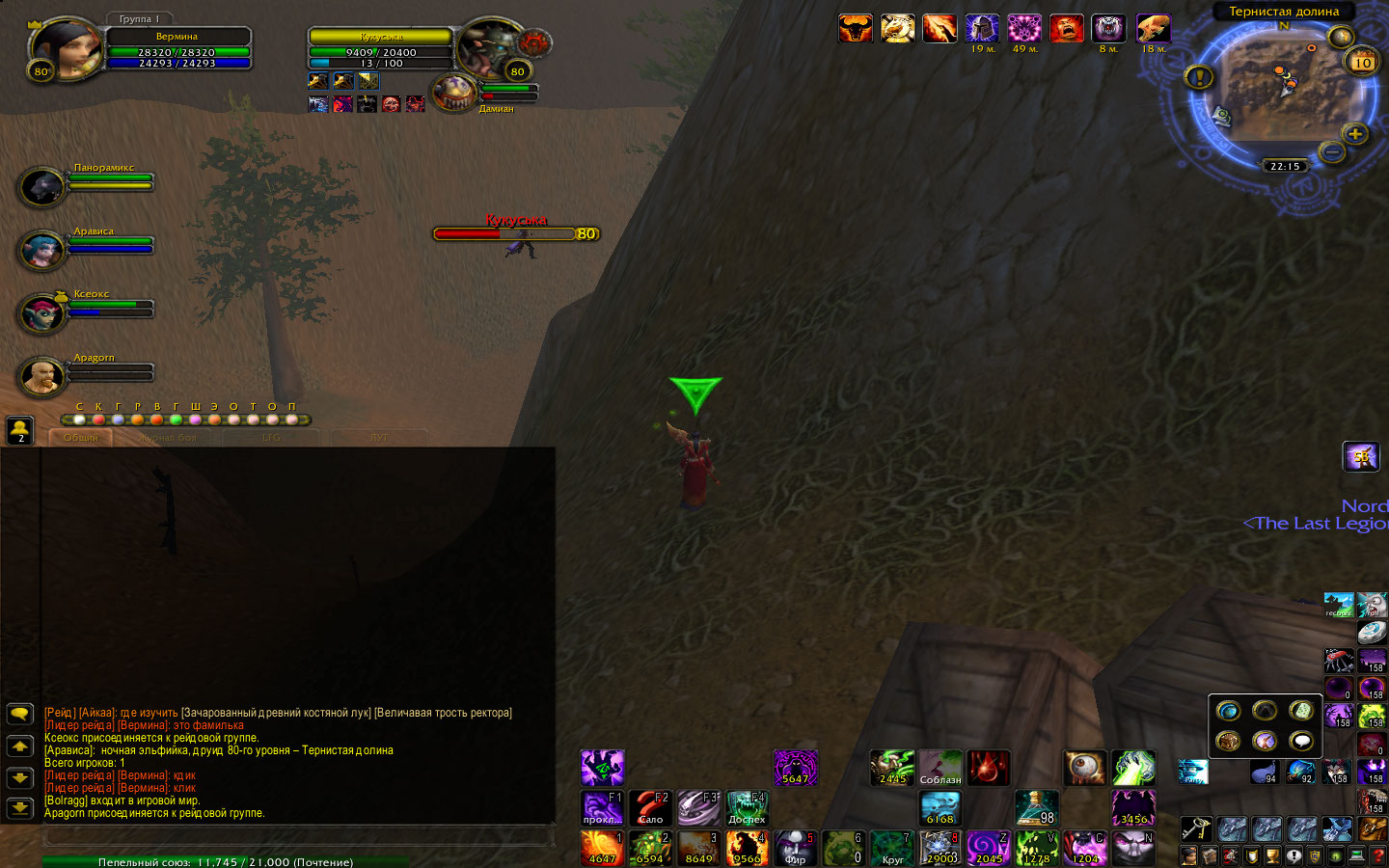Use the Доспех armor spell icon
The width and height of the screenshot is (1389, 868).
click(x=747, y=808)
